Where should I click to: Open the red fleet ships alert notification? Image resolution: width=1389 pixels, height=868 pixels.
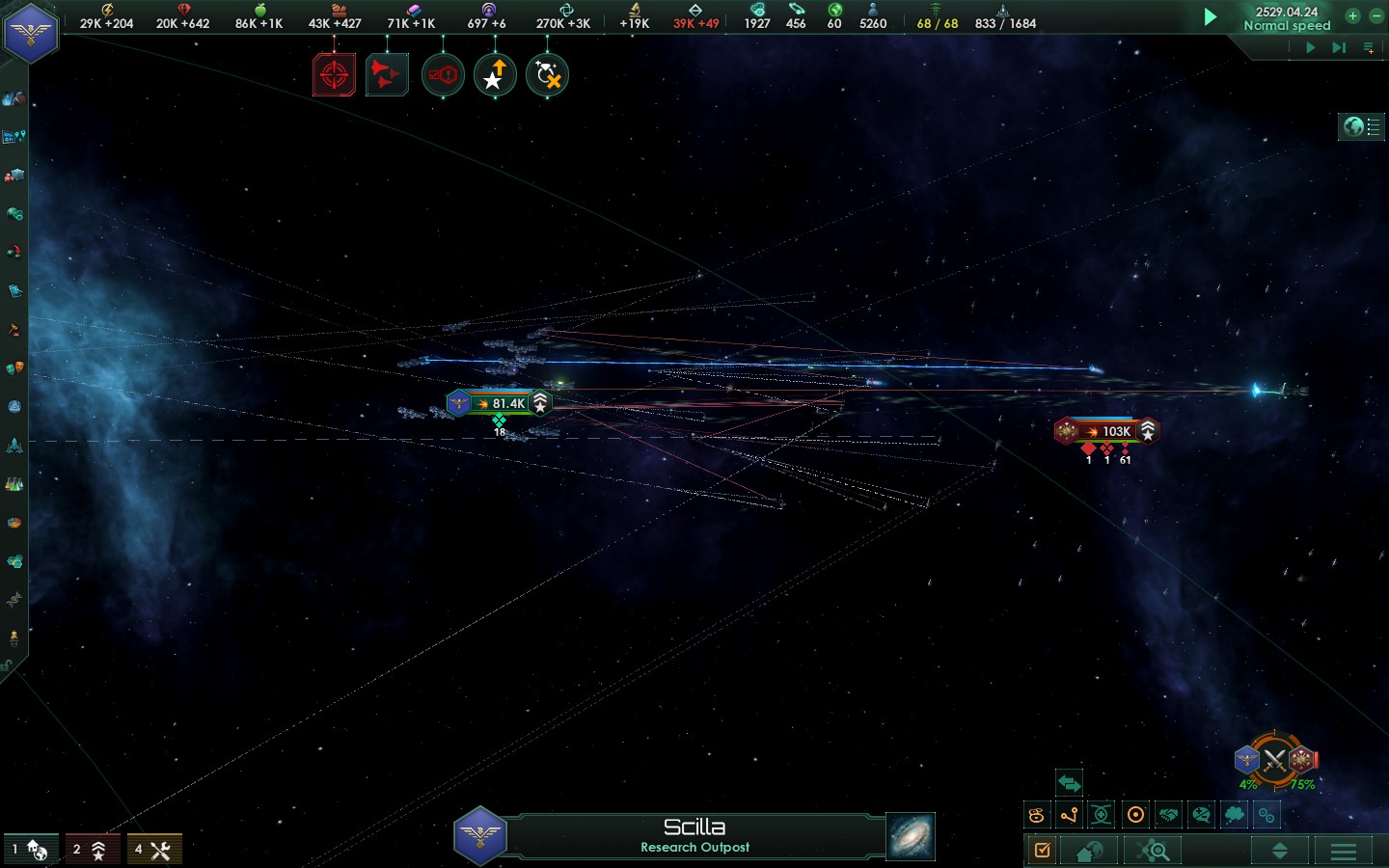point(387,75)
